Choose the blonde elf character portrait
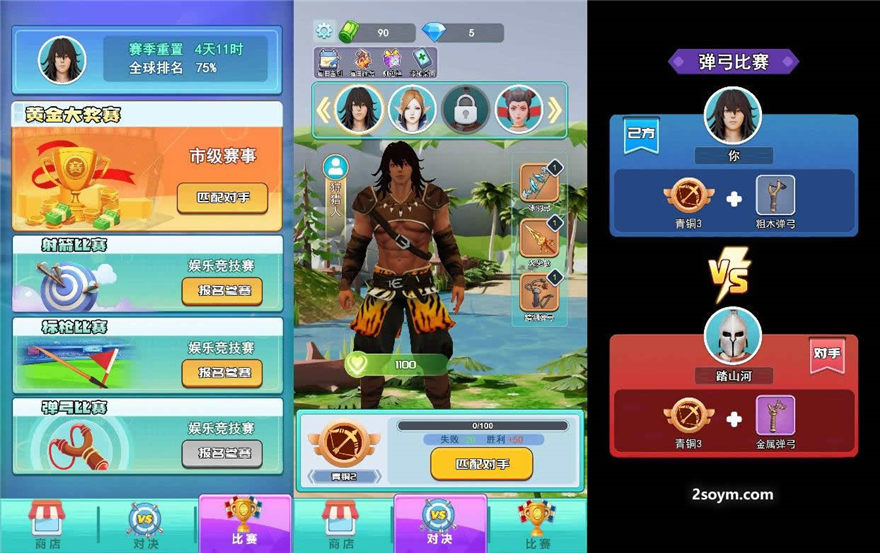 click(412, 109)
